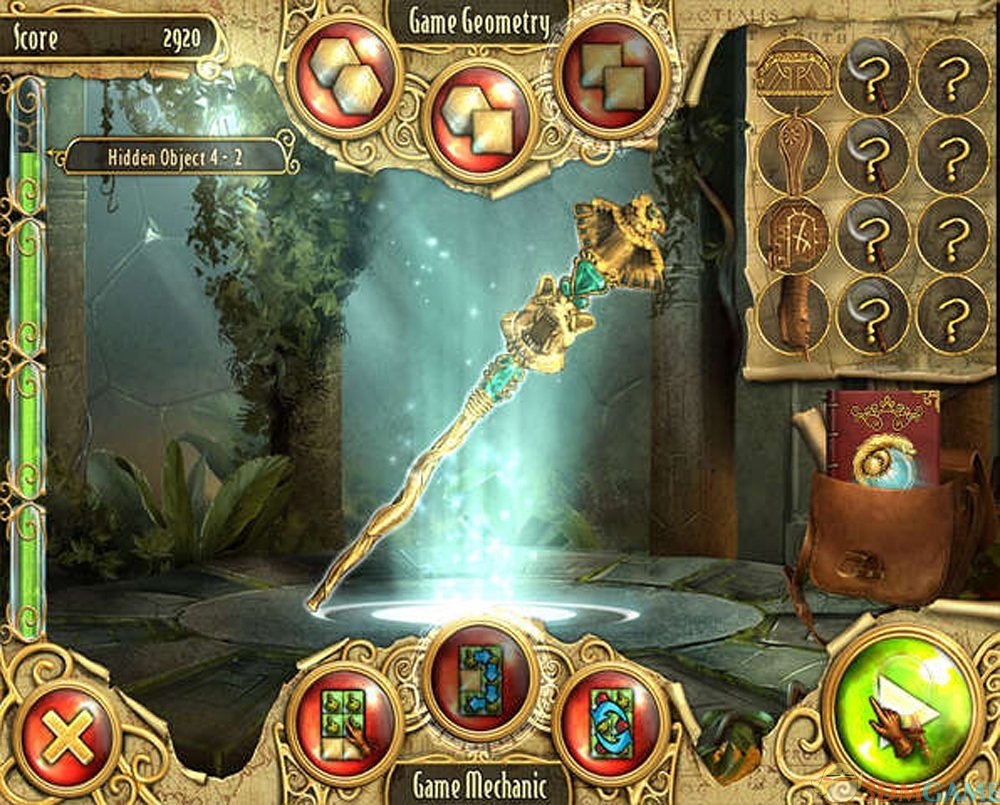The image size is (1000, 805).
Task: Select the wide ornate gate relic slot
Action: click(x=793, y=76)
